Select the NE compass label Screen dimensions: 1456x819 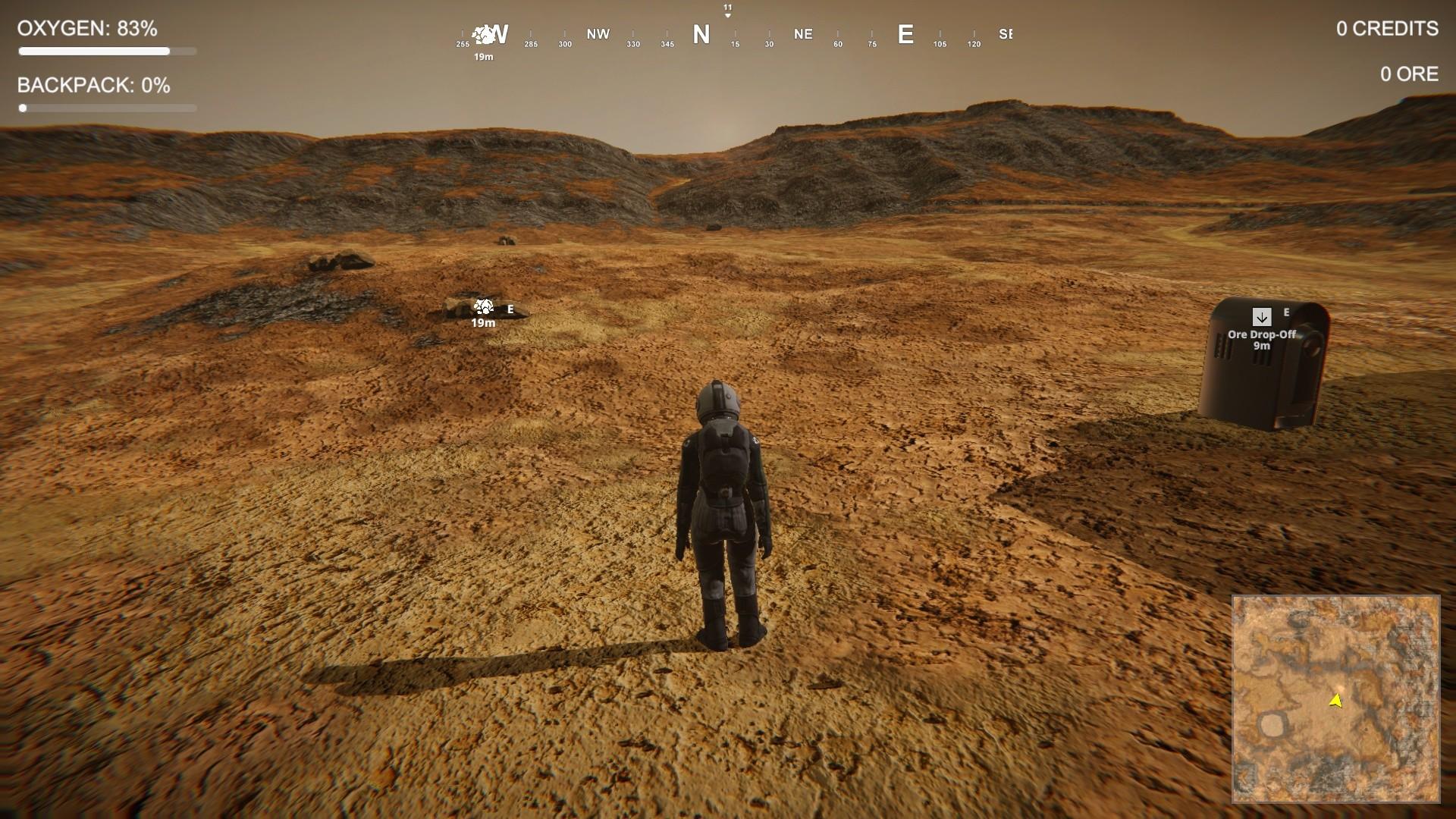(x=803, y=34)
